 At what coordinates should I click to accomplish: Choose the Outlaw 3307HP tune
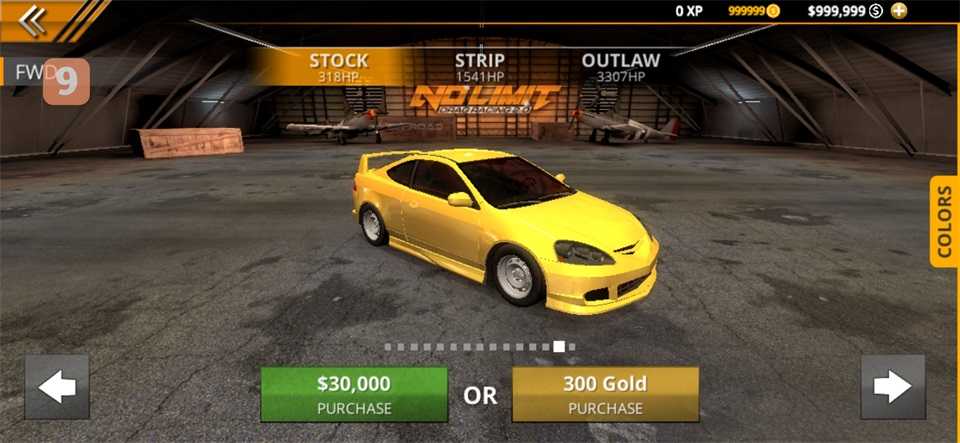coord(620,67)
